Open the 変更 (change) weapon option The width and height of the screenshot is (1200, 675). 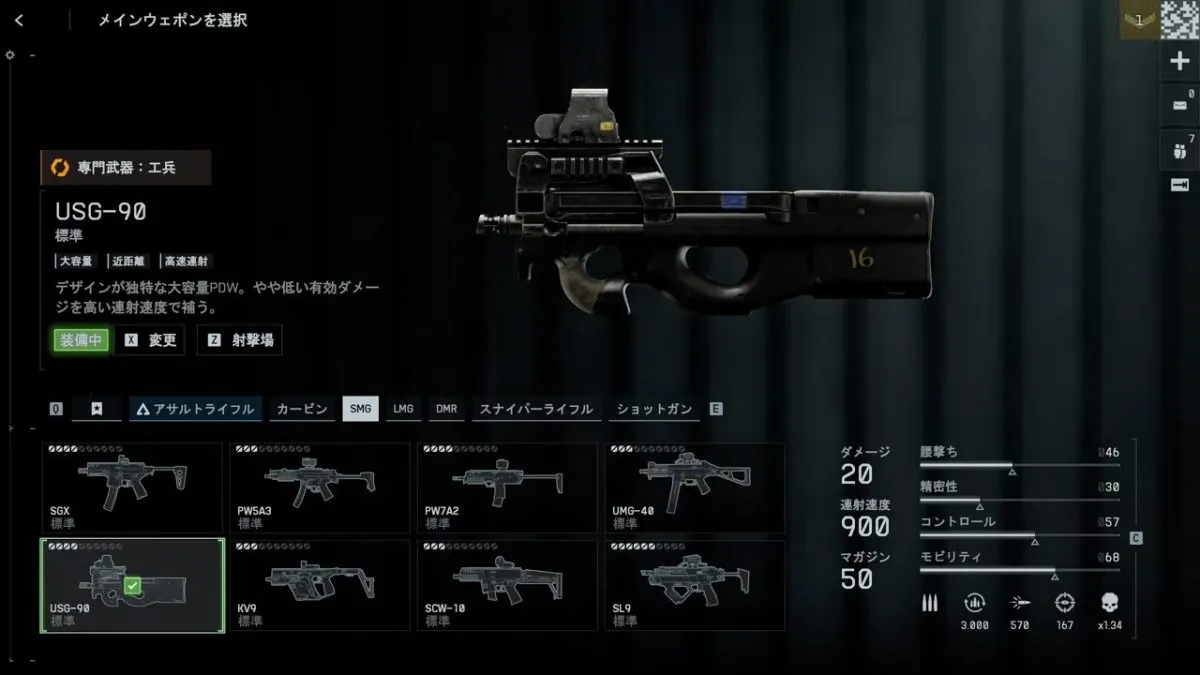[151, 340]
